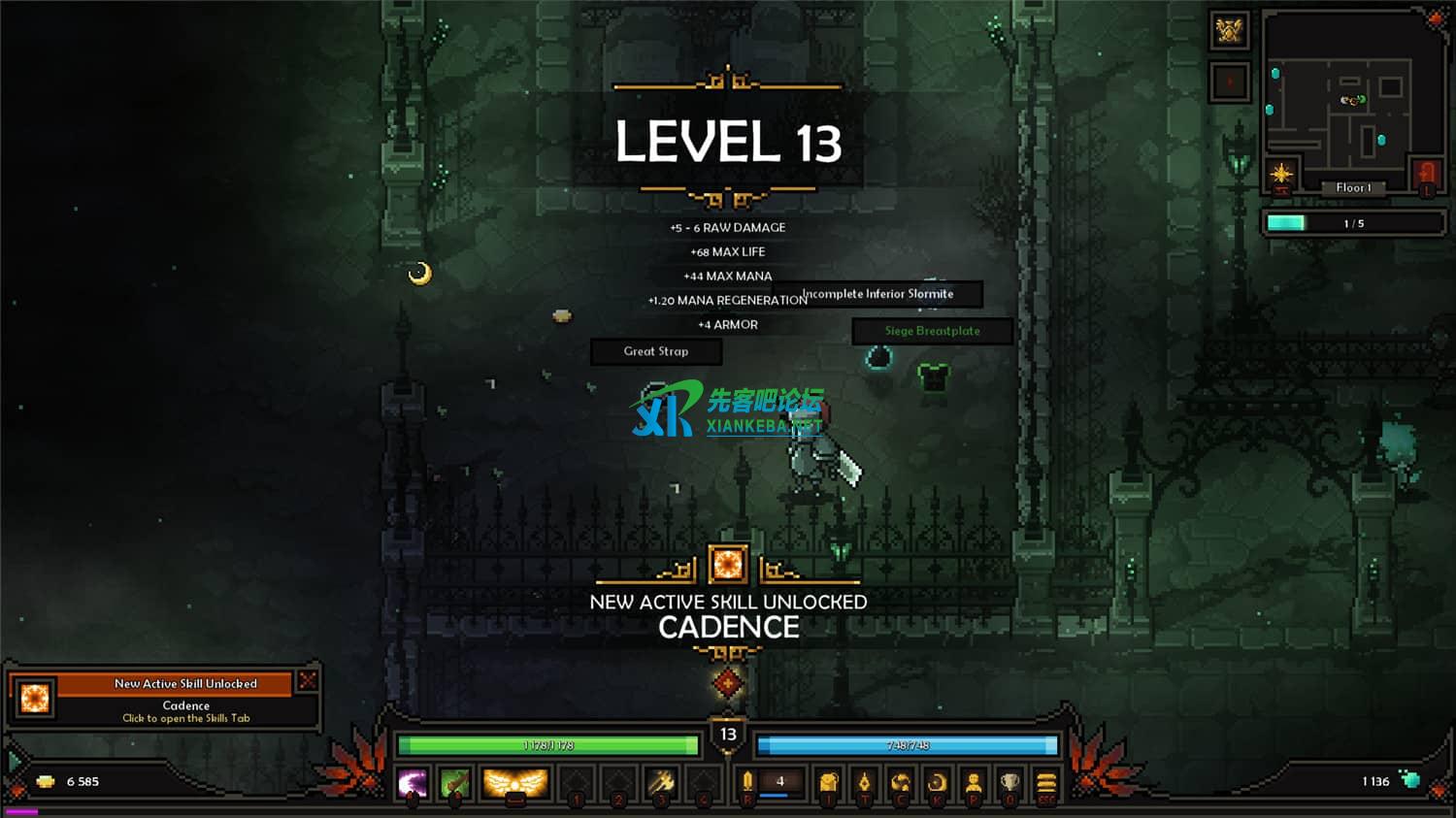
Task: Trigger the golden wings skill
Action: click(x=515, y=782)
